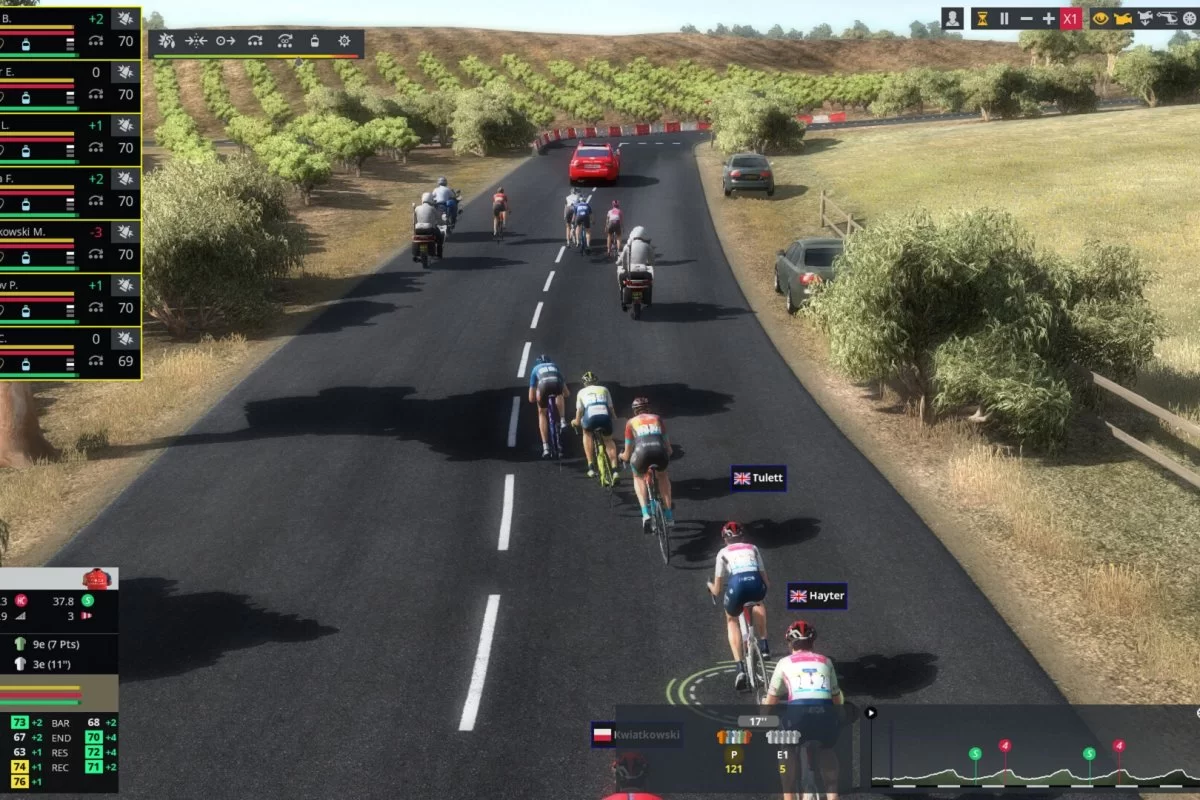Click the hourglass time icon
The width and height of the screenshot is (1200, 800).
click(x=982, y=18)
